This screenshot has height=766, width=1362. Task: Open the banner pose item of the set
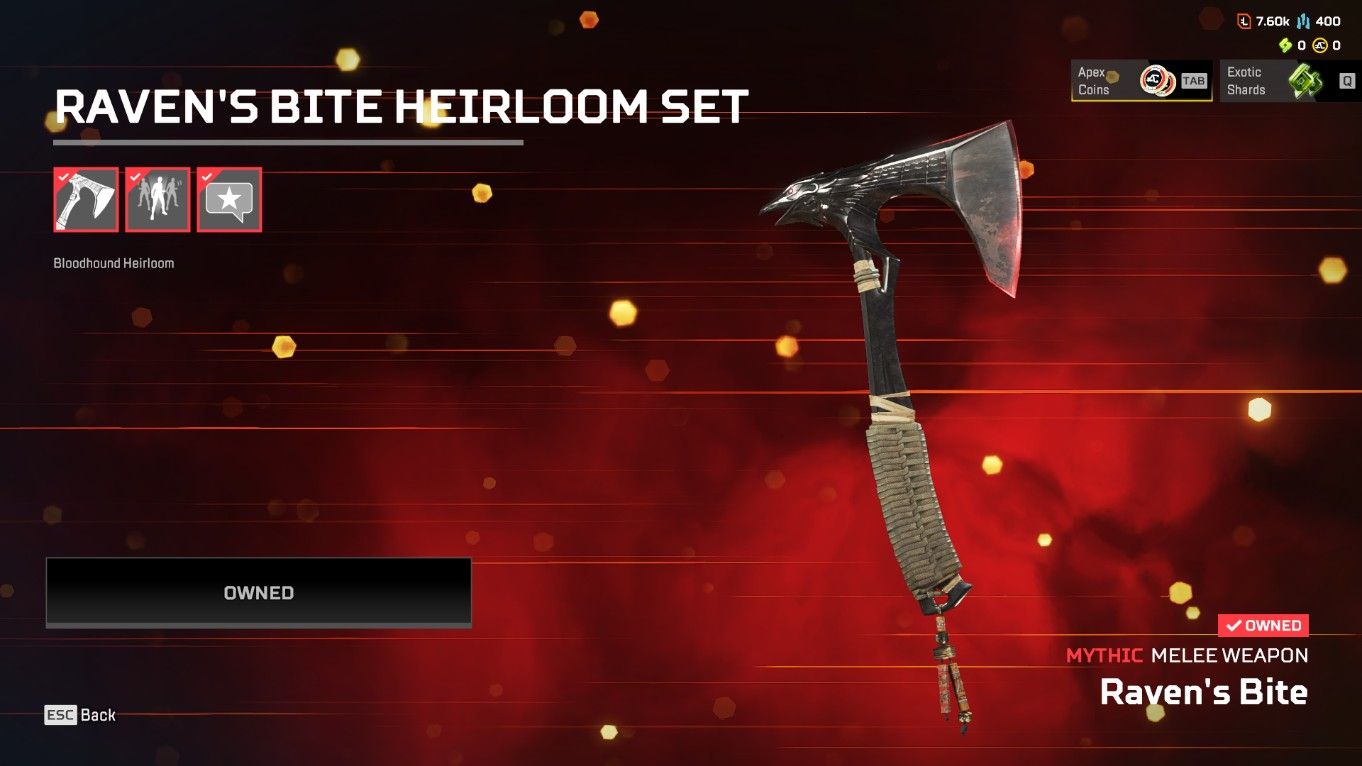click(157, 199)
